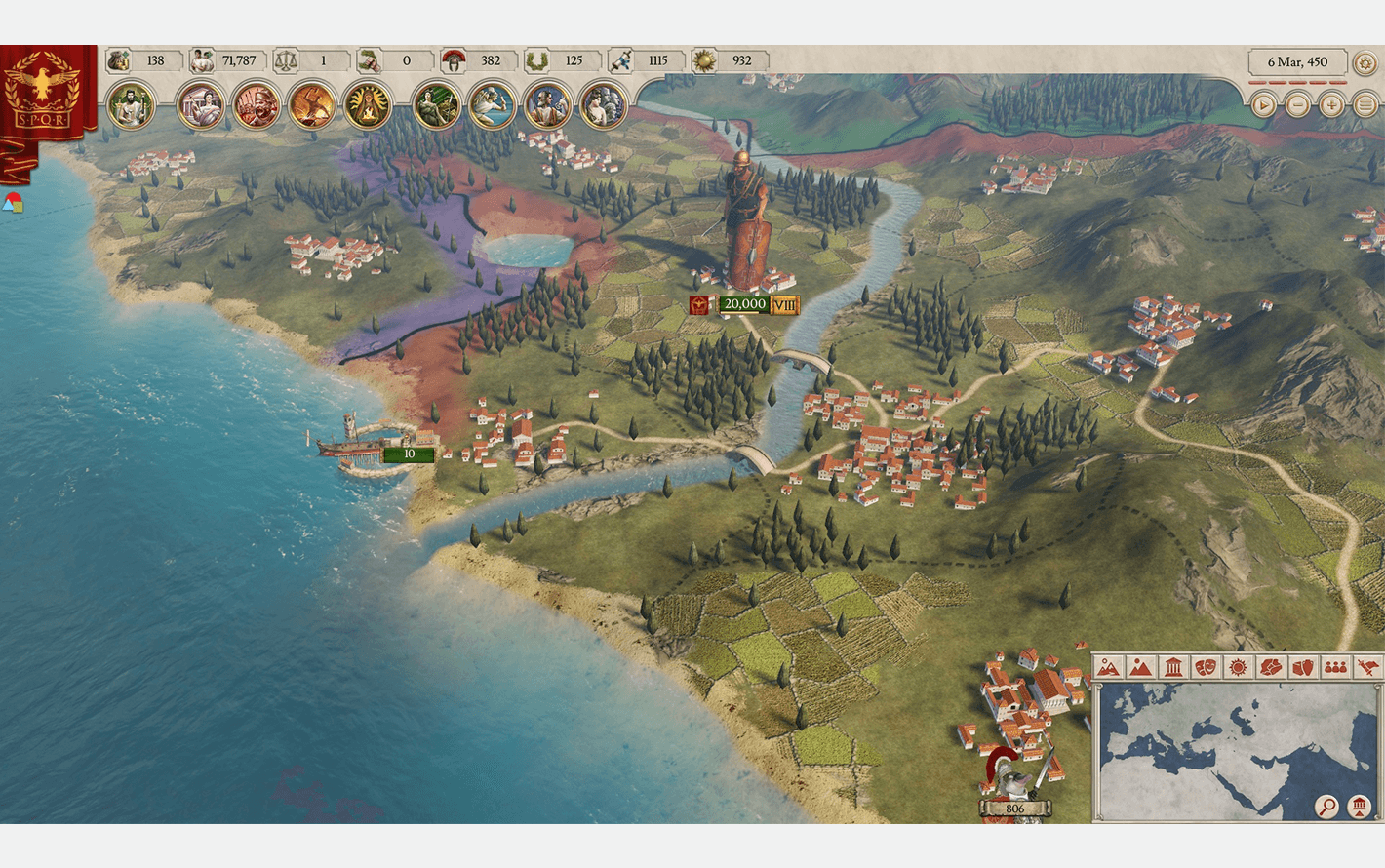Open settings with the gear icon
This screenshot has width=1385, height=868.
click(1365, 62)
